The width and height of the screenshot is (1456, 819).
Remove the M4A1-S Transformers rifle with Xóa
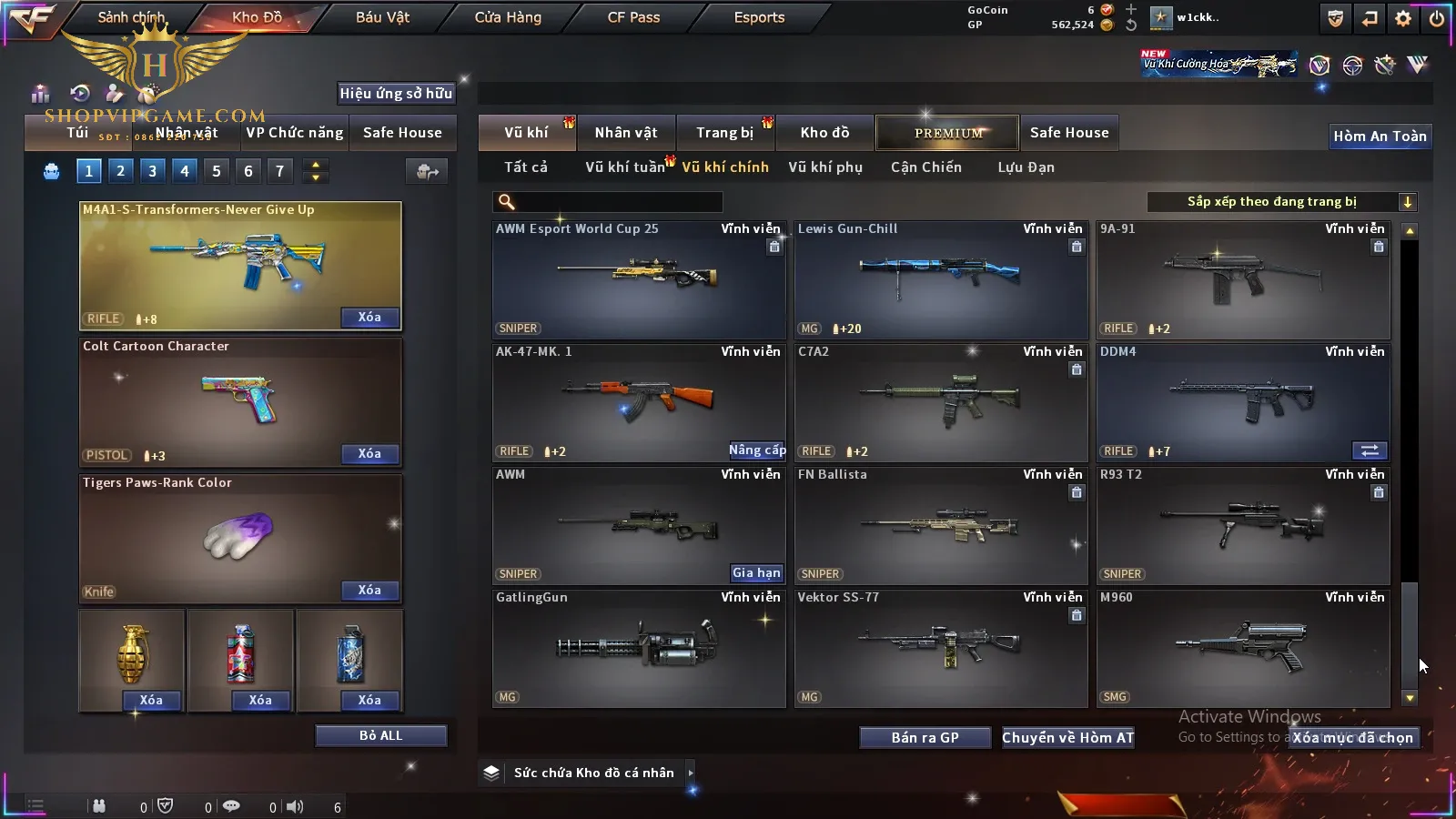(x=369, y=318)
